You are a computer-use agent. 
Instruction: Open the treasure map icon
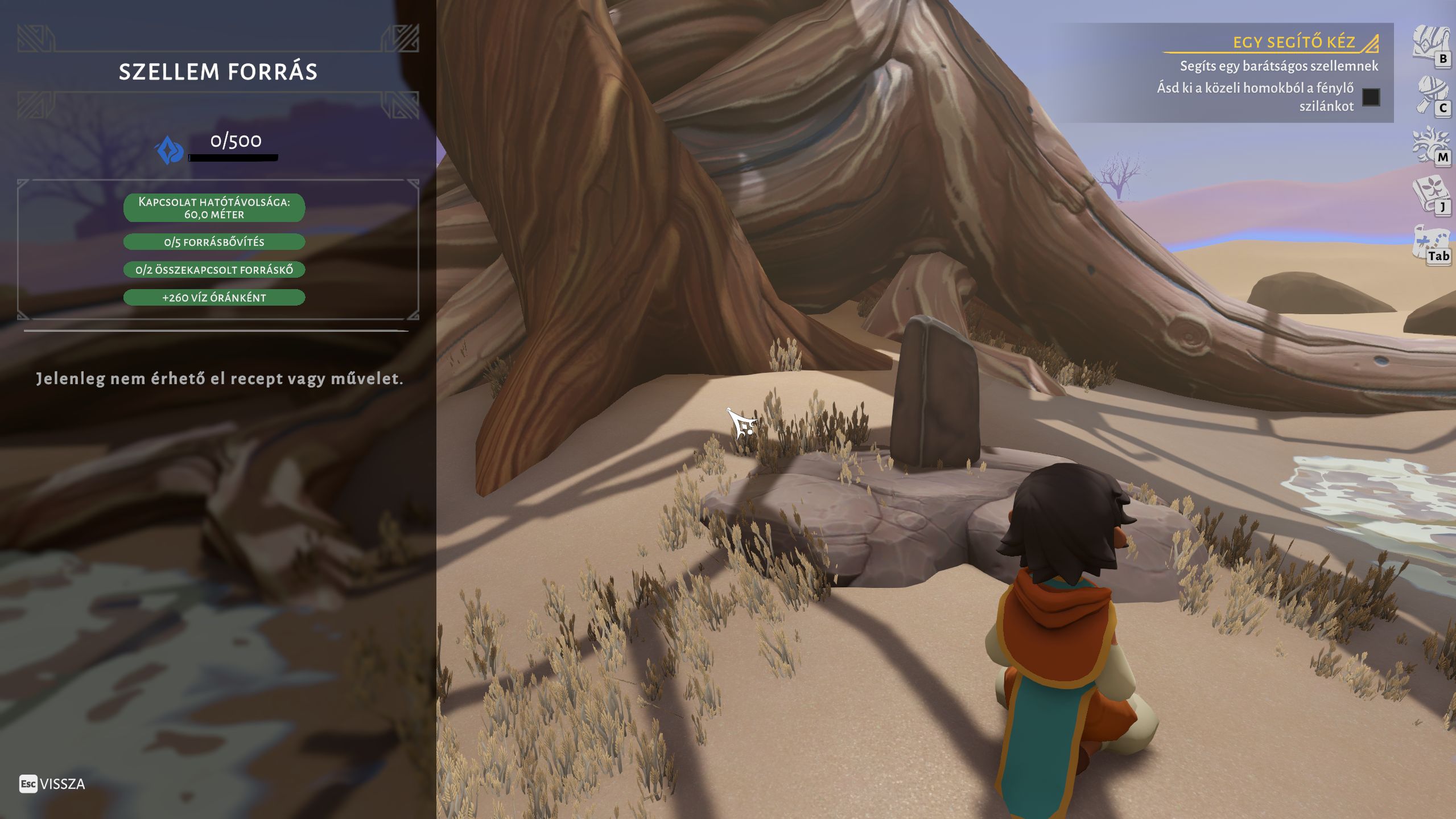[1429, 242]
